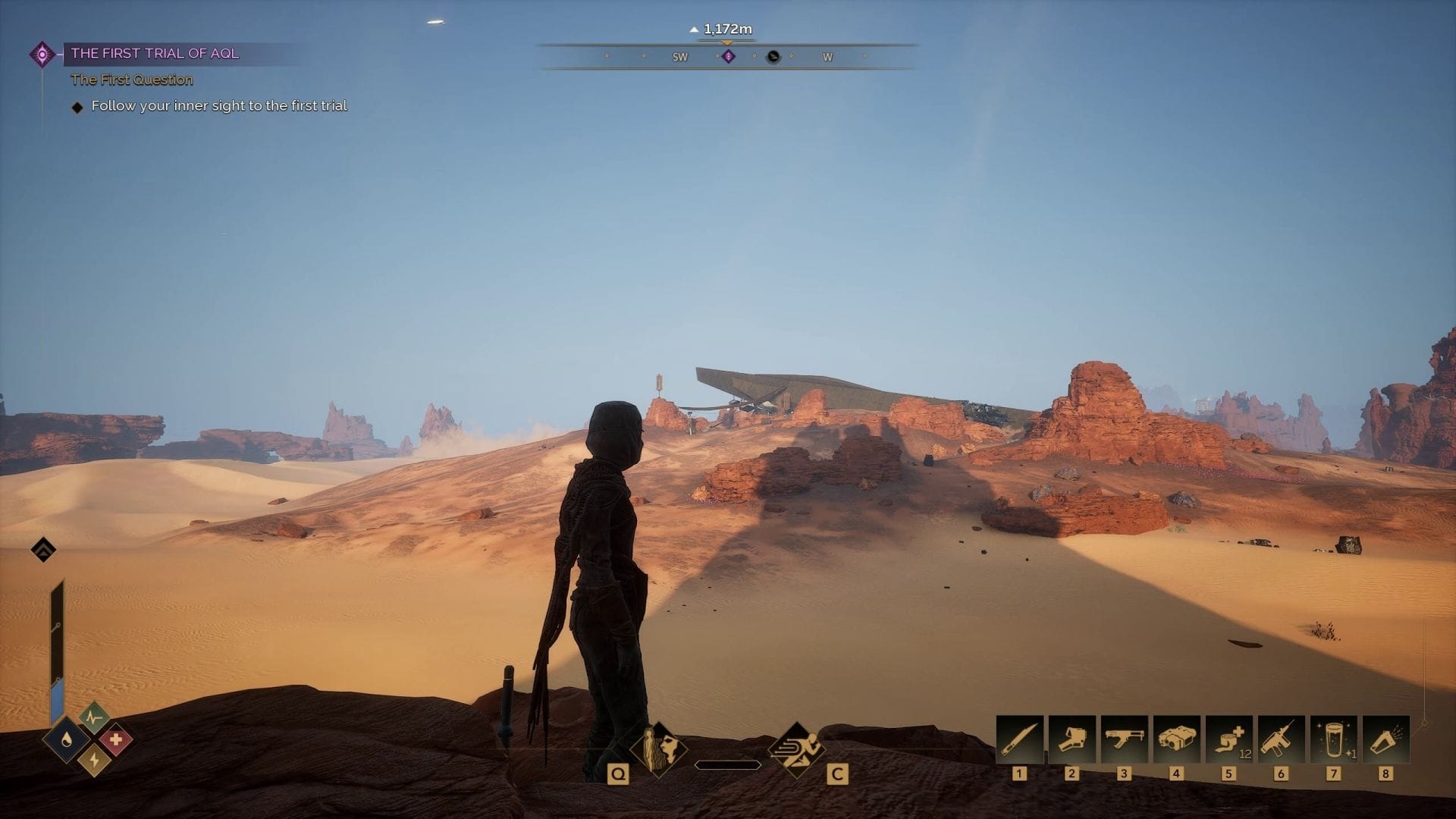The height and width of the screenshot is (819, 1456).
Task: Click the black chevron diamond icon
Action: point(43,550)
